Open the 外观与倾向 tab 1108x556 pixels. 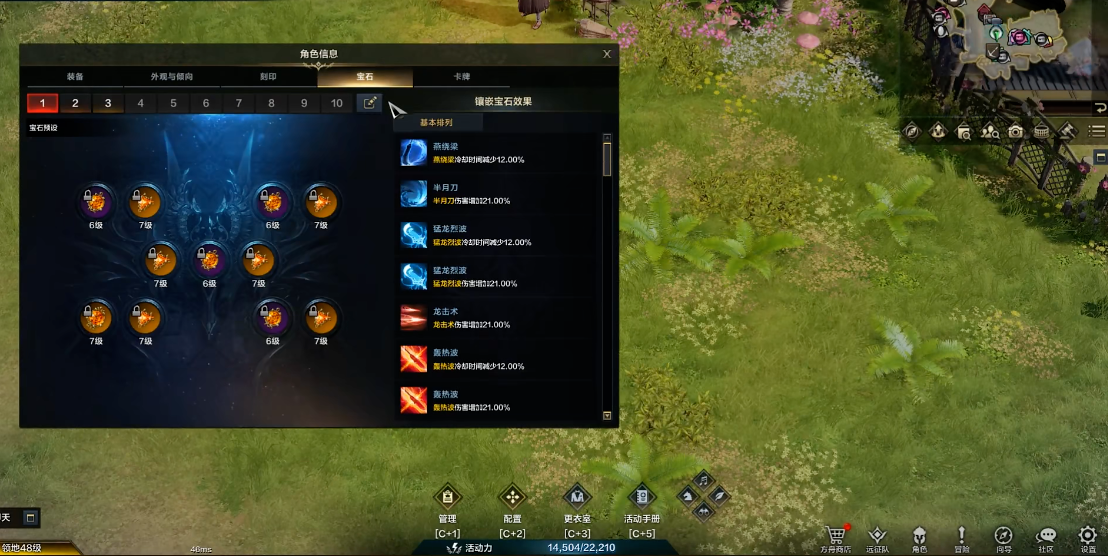pos(171,77)
